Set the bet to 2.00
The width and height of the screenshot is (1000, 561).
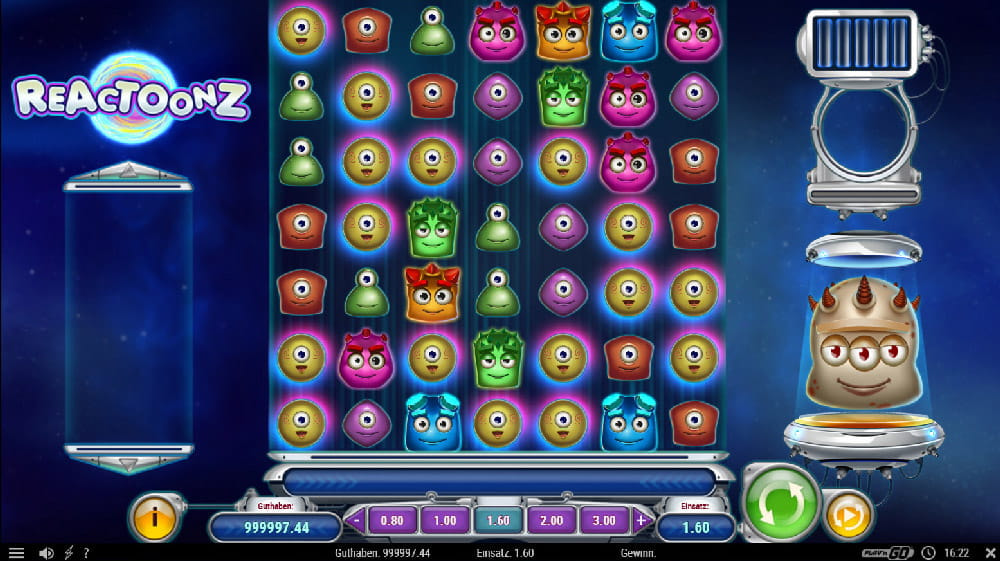tap(550, 520)
